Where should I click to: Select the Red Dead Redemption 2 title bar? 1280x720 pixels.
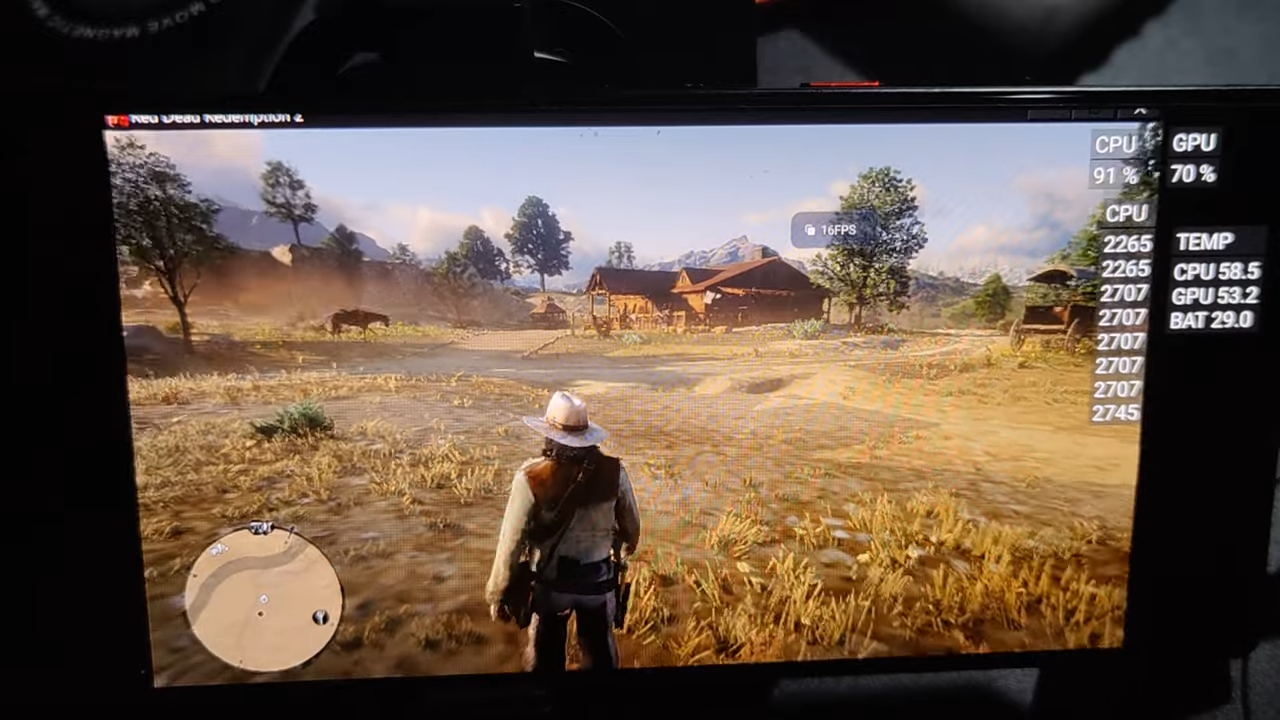pyautogui.click(x=215, y=116)
